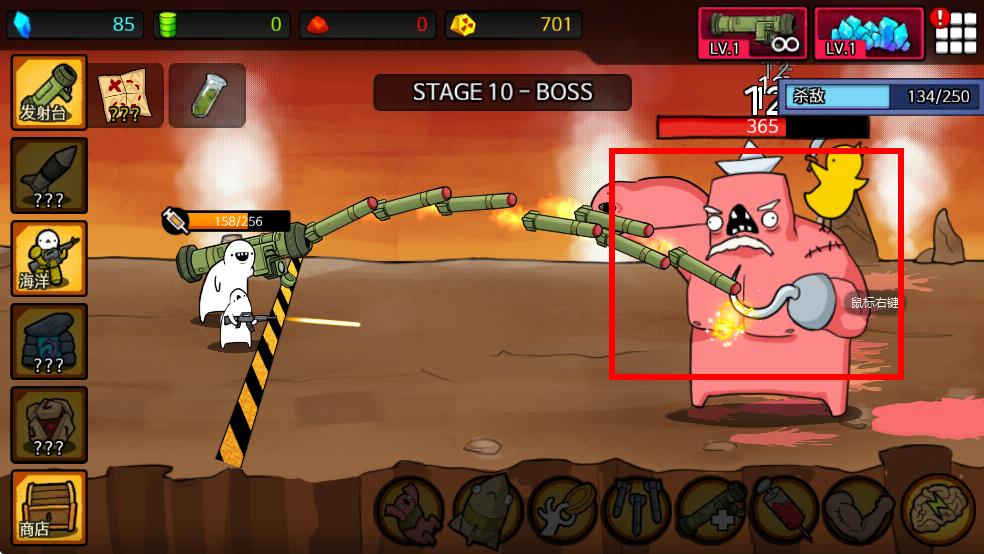The height and width of the screenshot is (554, 984).
Task: Click the LV.1 rocket launcher upgrade button
Action: (x=752, y=33)
